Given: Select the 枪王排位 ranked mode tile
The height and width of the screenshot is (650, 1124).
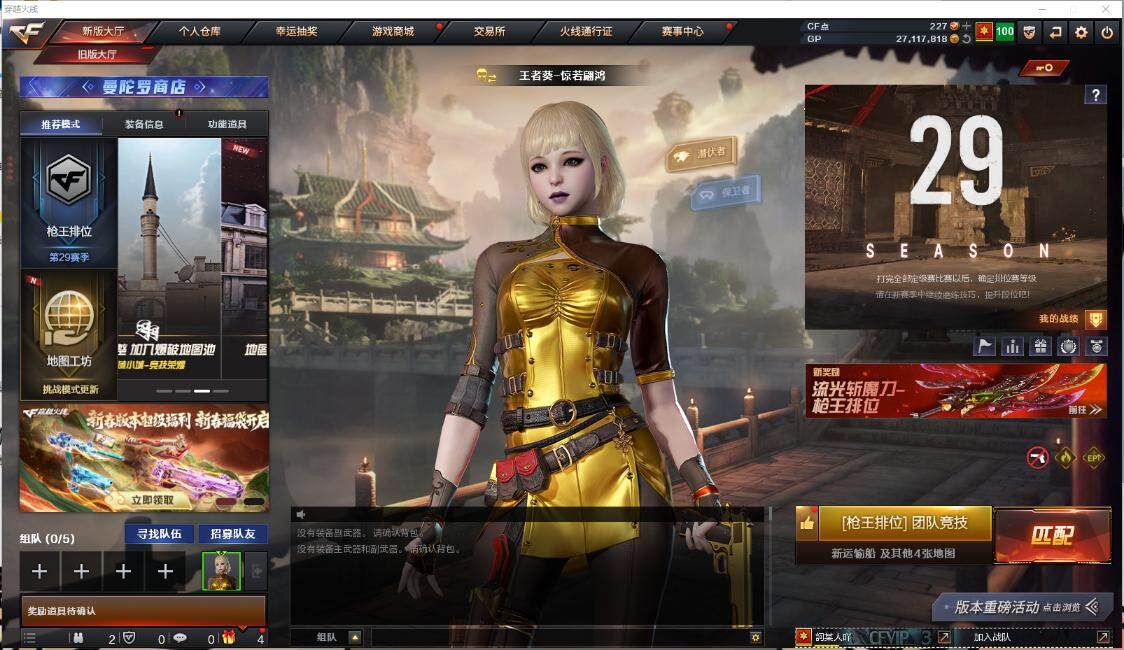Looking at the screenshot, I should click(69, 202).
